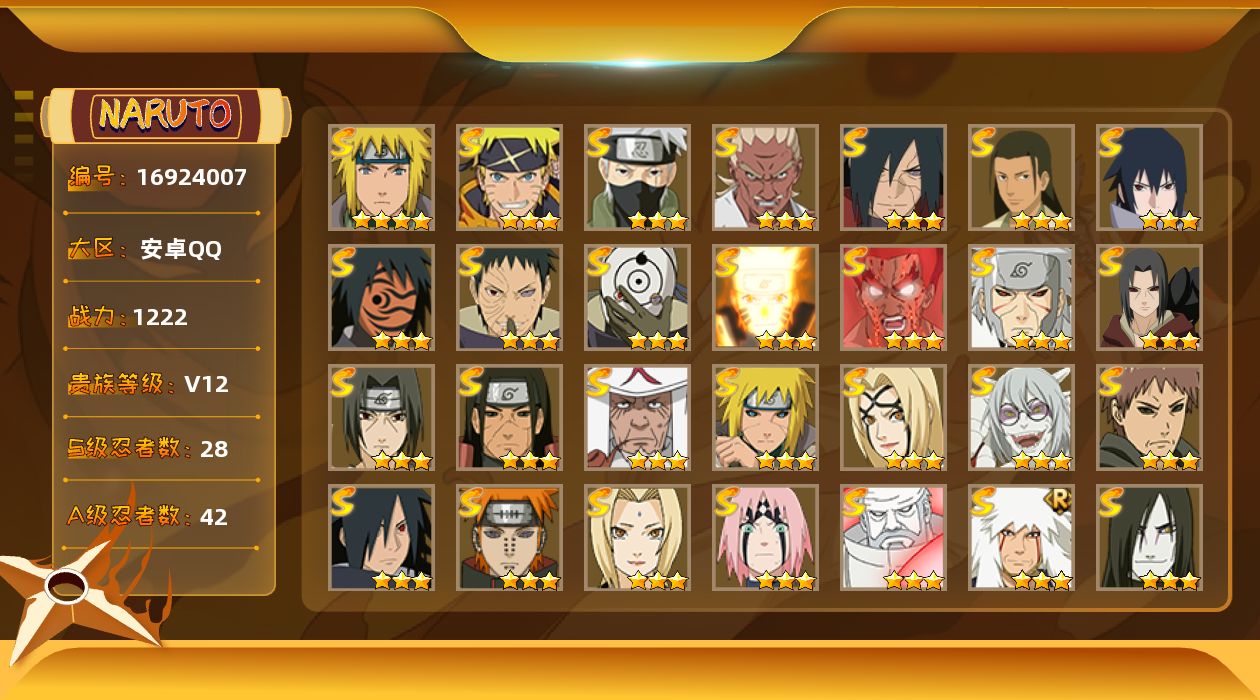Choose the pink-haired Sakura portrait
Image resolution: width=1260 pixels, height=700 pixels.
[765, 538]
